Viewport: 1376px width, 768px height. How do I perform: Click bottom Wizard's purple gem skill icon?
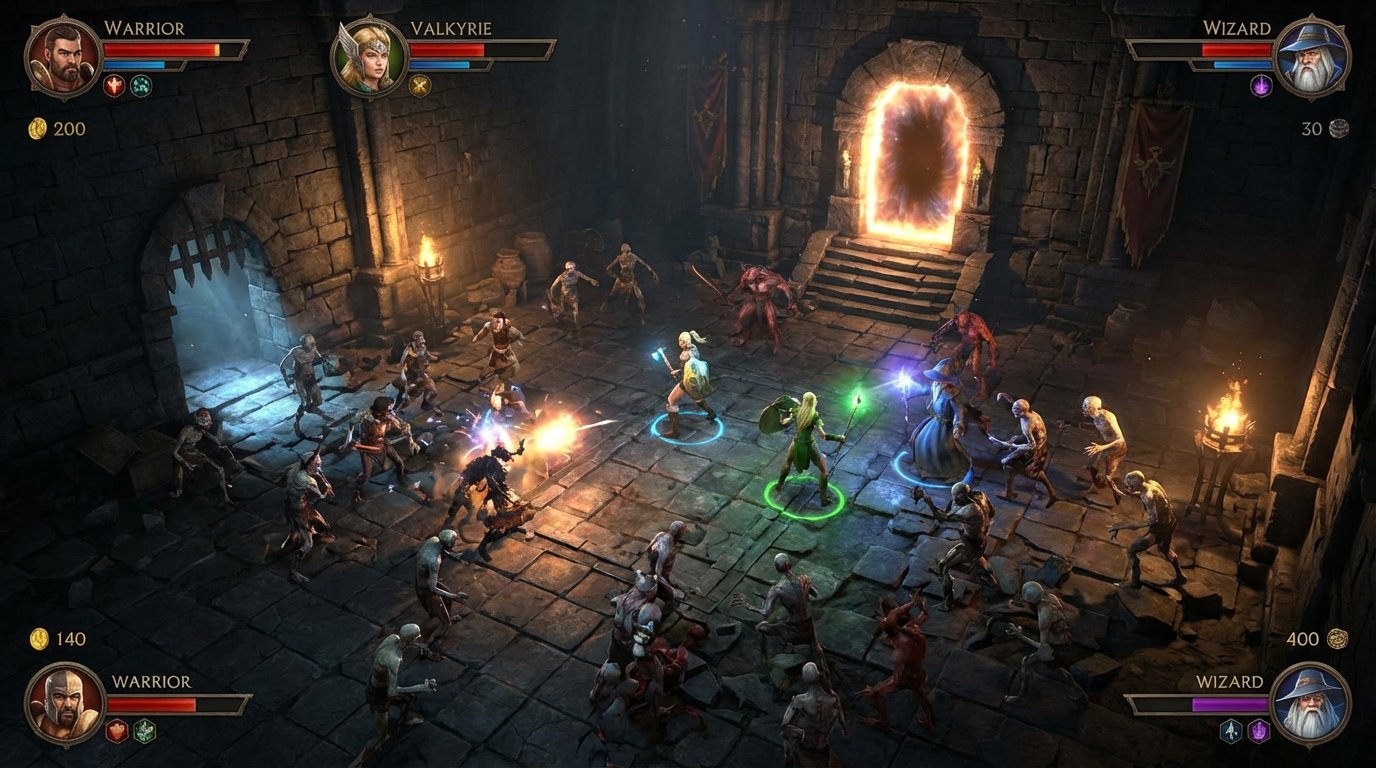click(x=1259, y=731)
